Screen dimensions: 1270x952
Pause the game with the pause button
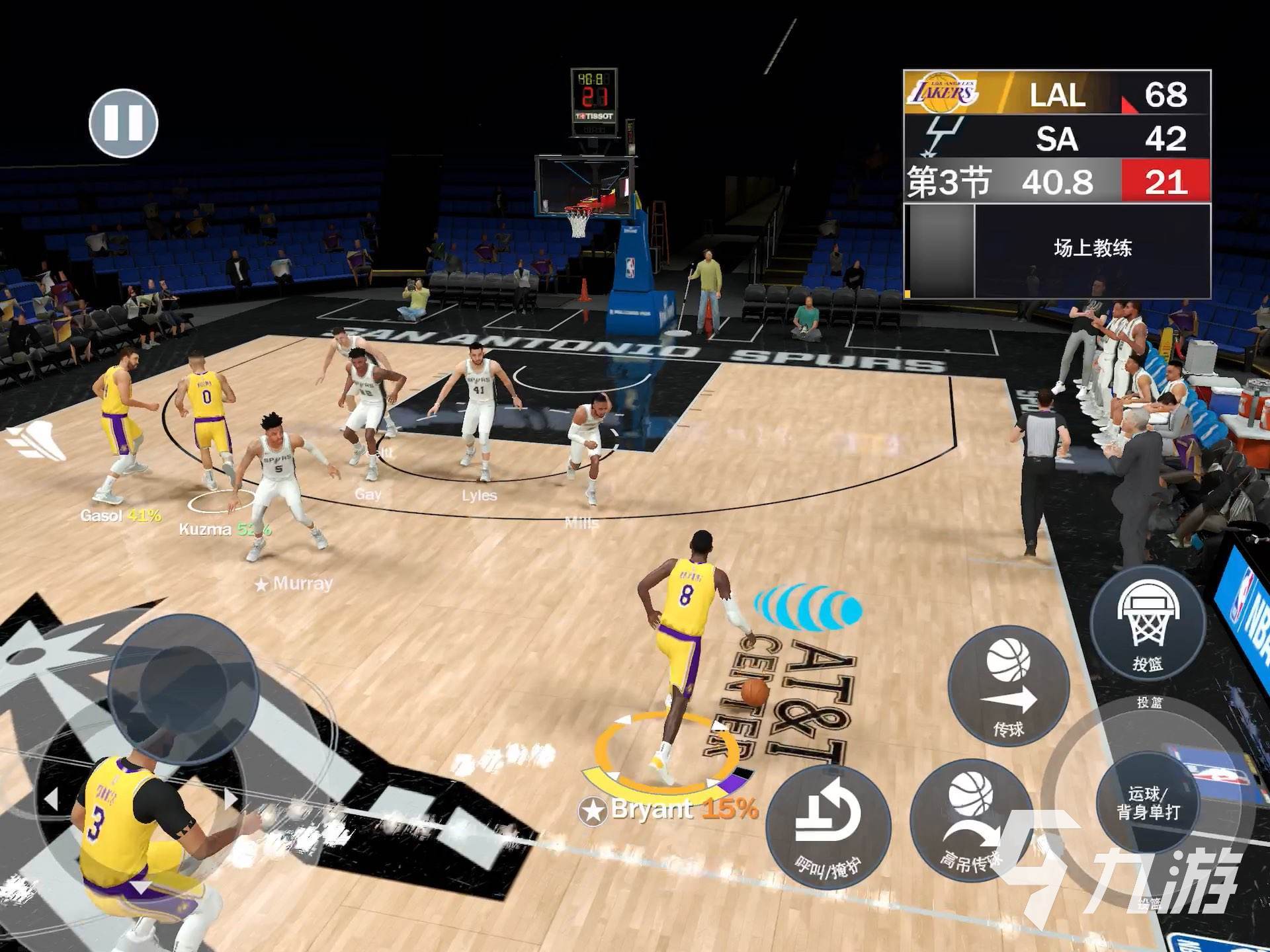[124, 123]
